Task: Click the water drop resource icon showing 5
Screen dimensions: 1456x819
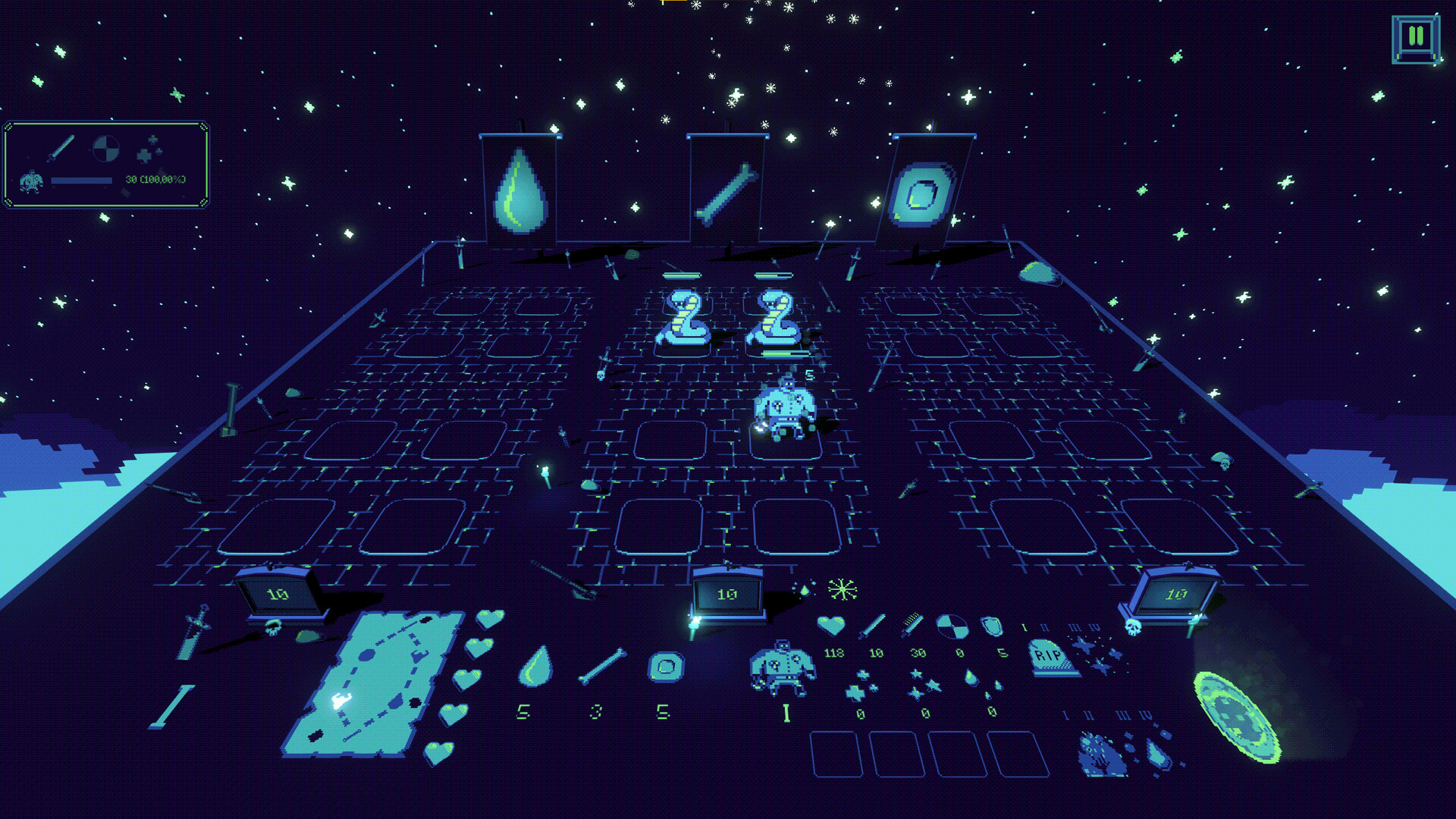Action: tap(535, 669)
